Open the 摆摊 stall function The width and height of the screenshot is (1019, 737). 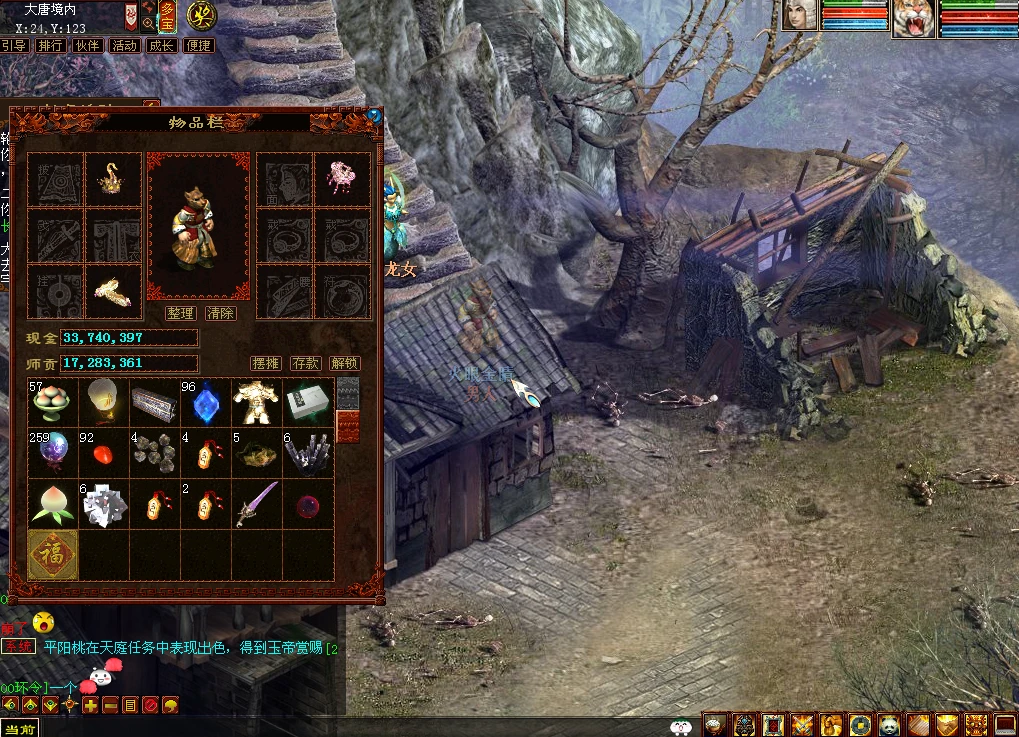[x=265, y=363]
